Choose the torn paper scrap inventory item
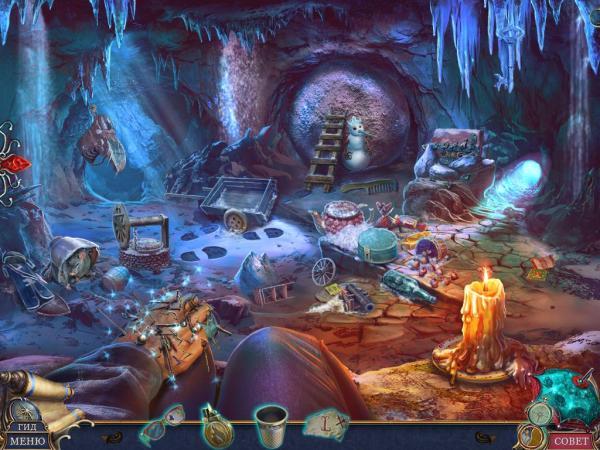The image size is (600, 450). (326, 425)
